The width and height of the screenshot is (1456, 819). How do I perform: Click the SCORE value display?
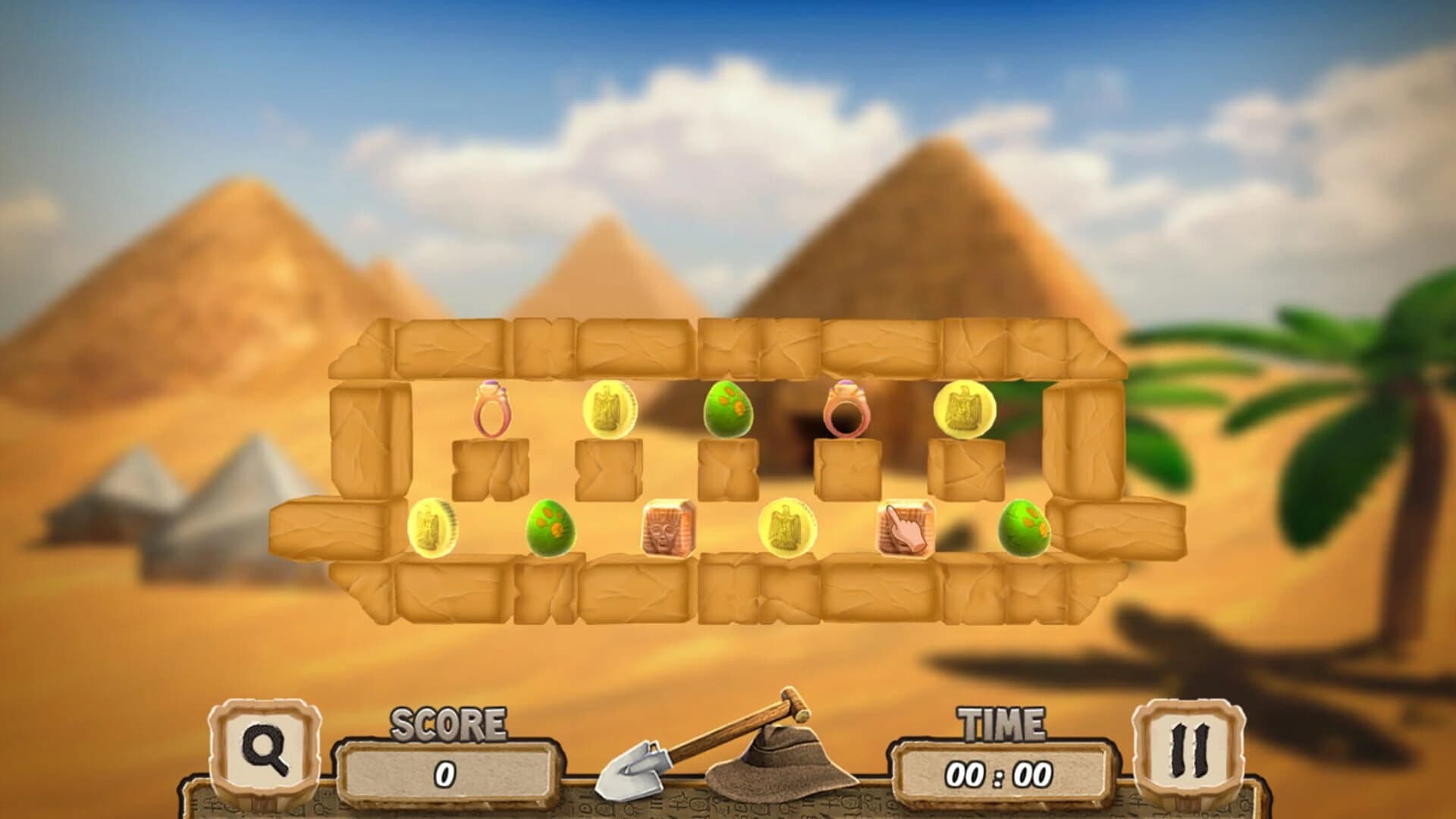coord(447,773)
